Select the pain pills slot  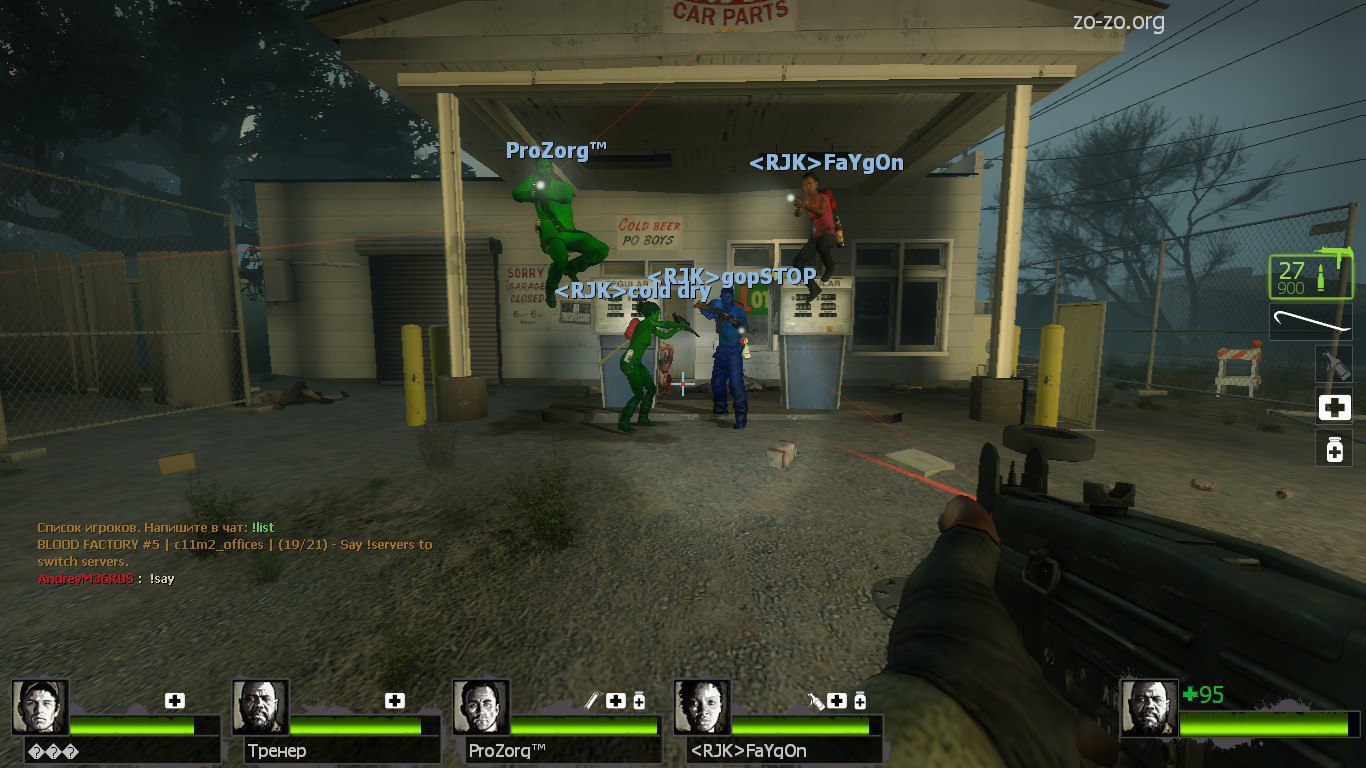1334,450
